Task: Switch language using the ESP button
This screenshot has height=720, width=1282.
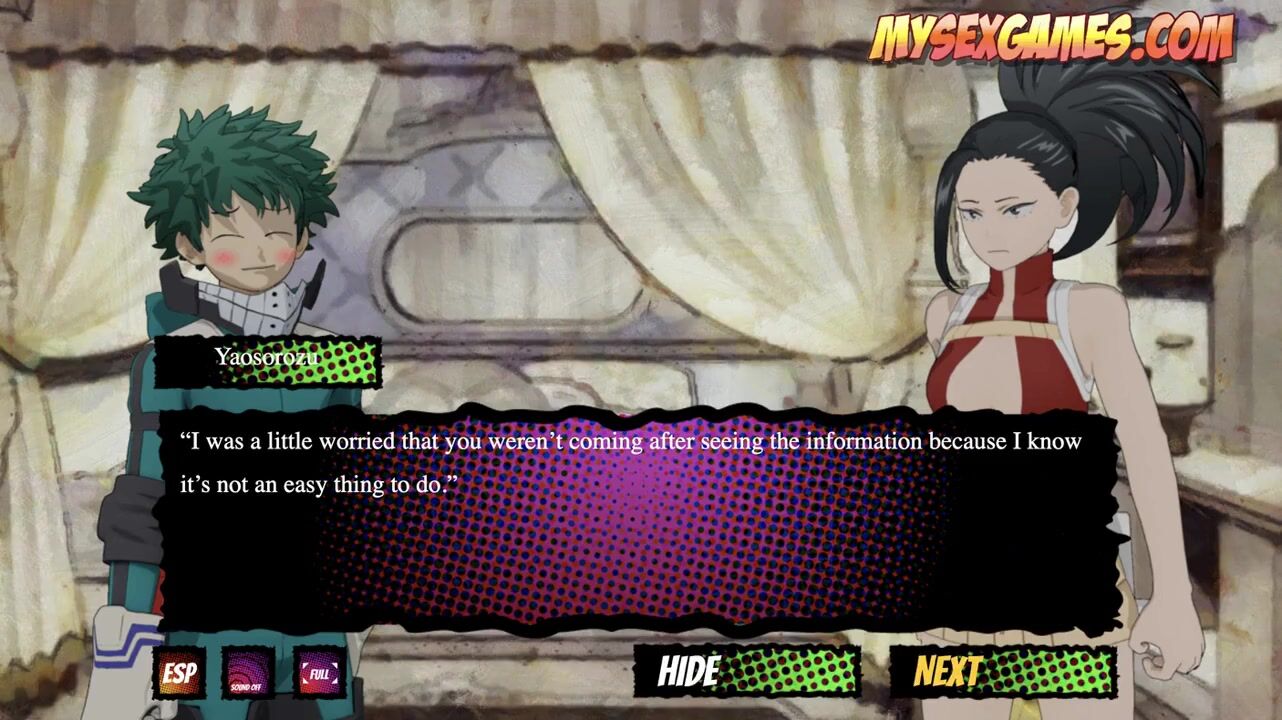Action: (179, 673)
